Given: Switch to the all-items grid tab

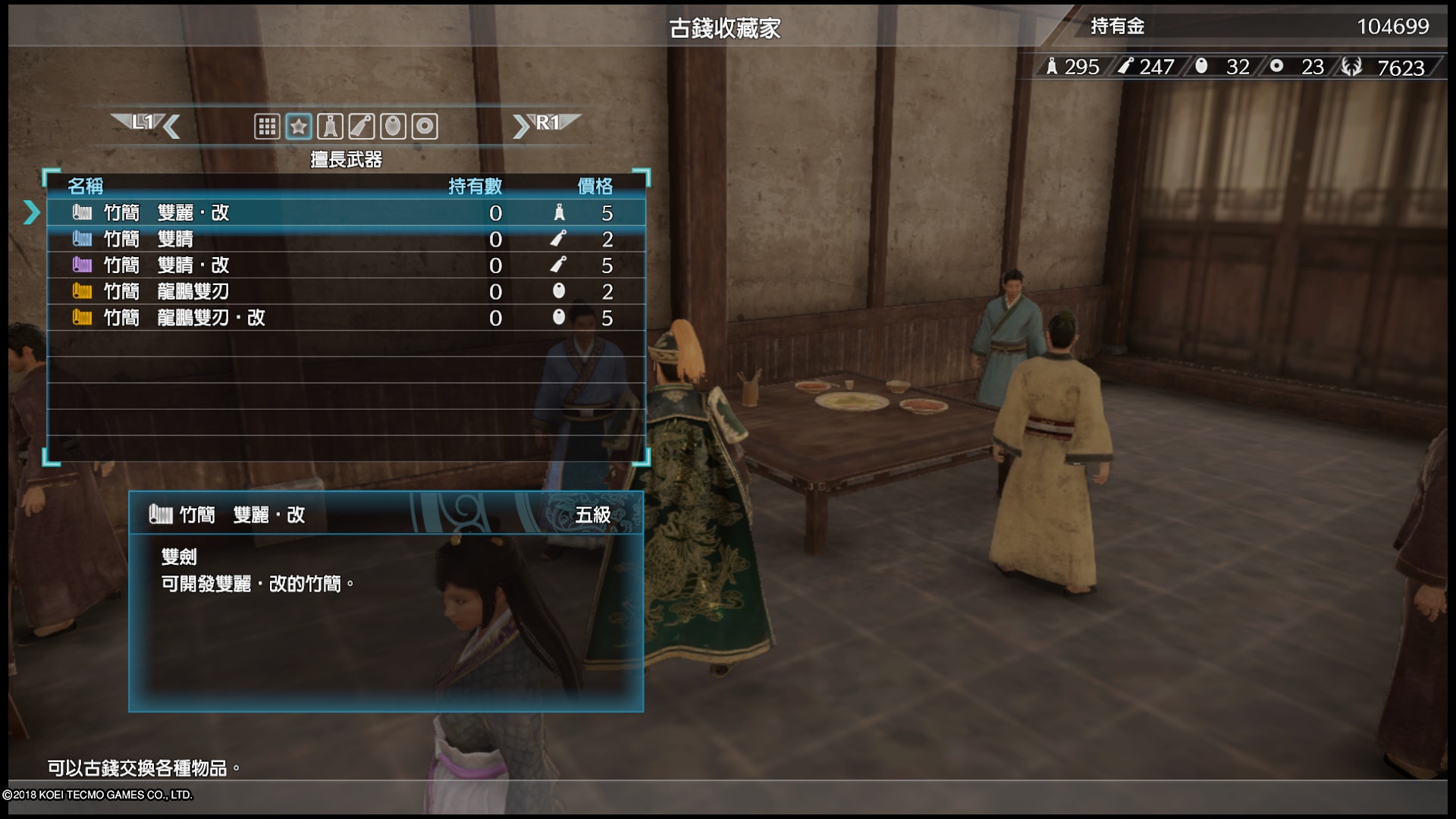Looking at the screenshot, I should tap(267, 126).
